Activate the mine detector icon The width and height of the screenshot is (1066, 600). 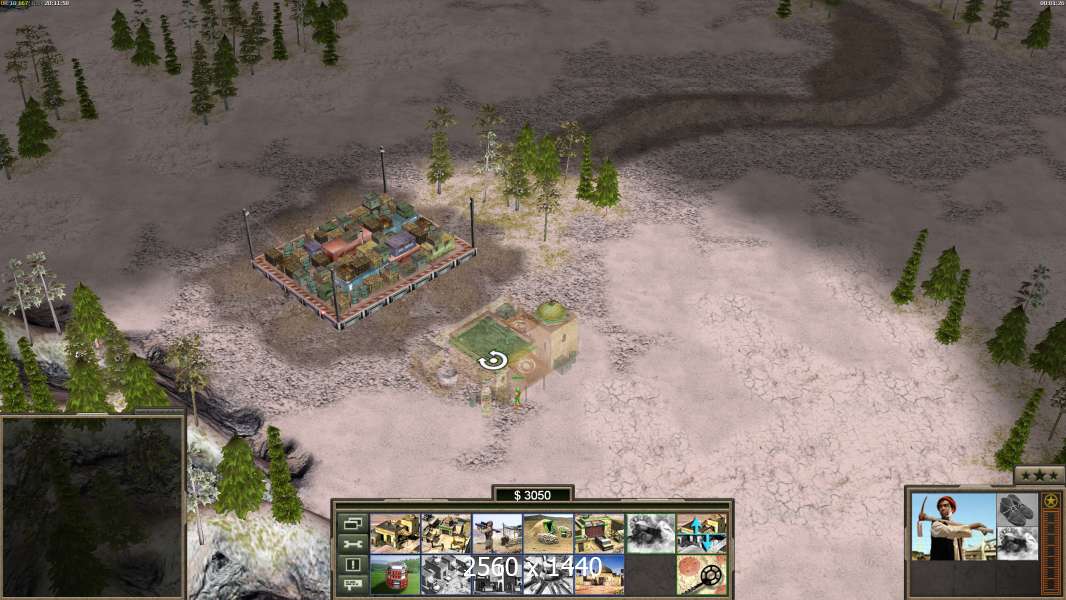(701, 575)
